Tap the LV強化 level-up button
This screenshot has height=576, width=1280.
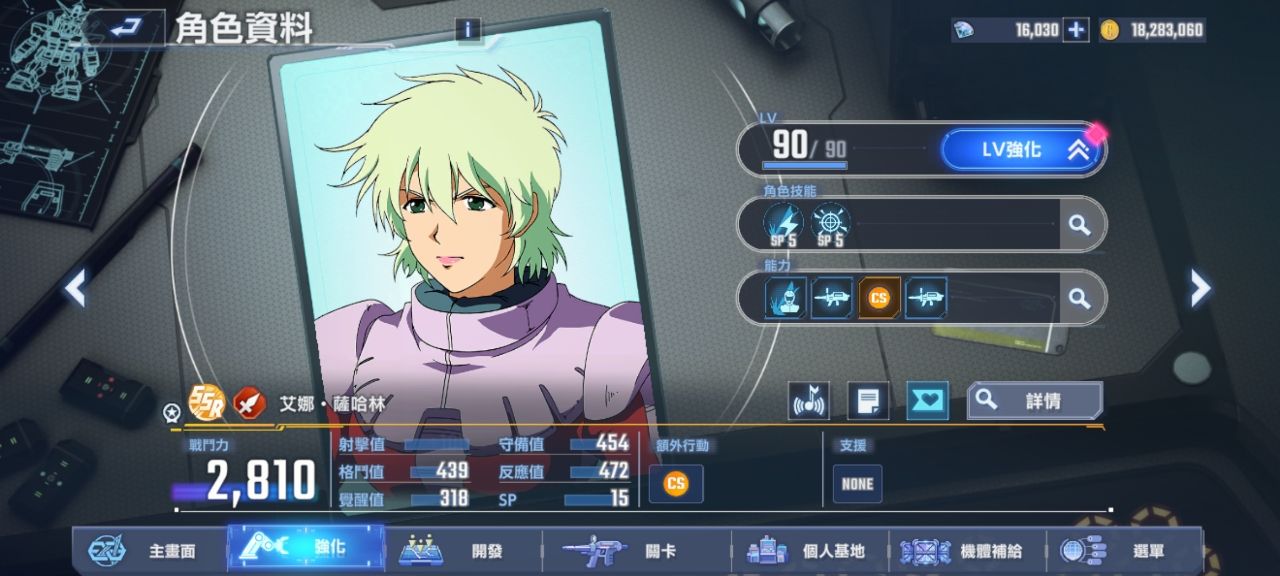[1021, 150]
